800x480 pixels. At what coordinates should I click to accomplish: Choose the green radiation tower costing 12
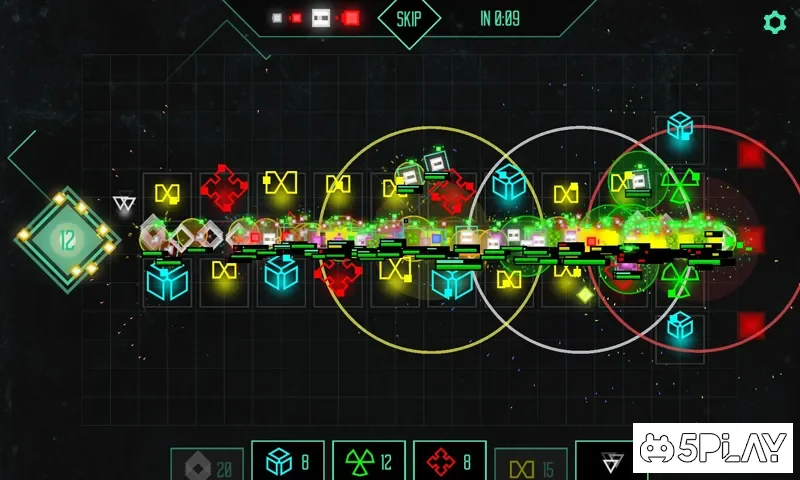(368, 462)
